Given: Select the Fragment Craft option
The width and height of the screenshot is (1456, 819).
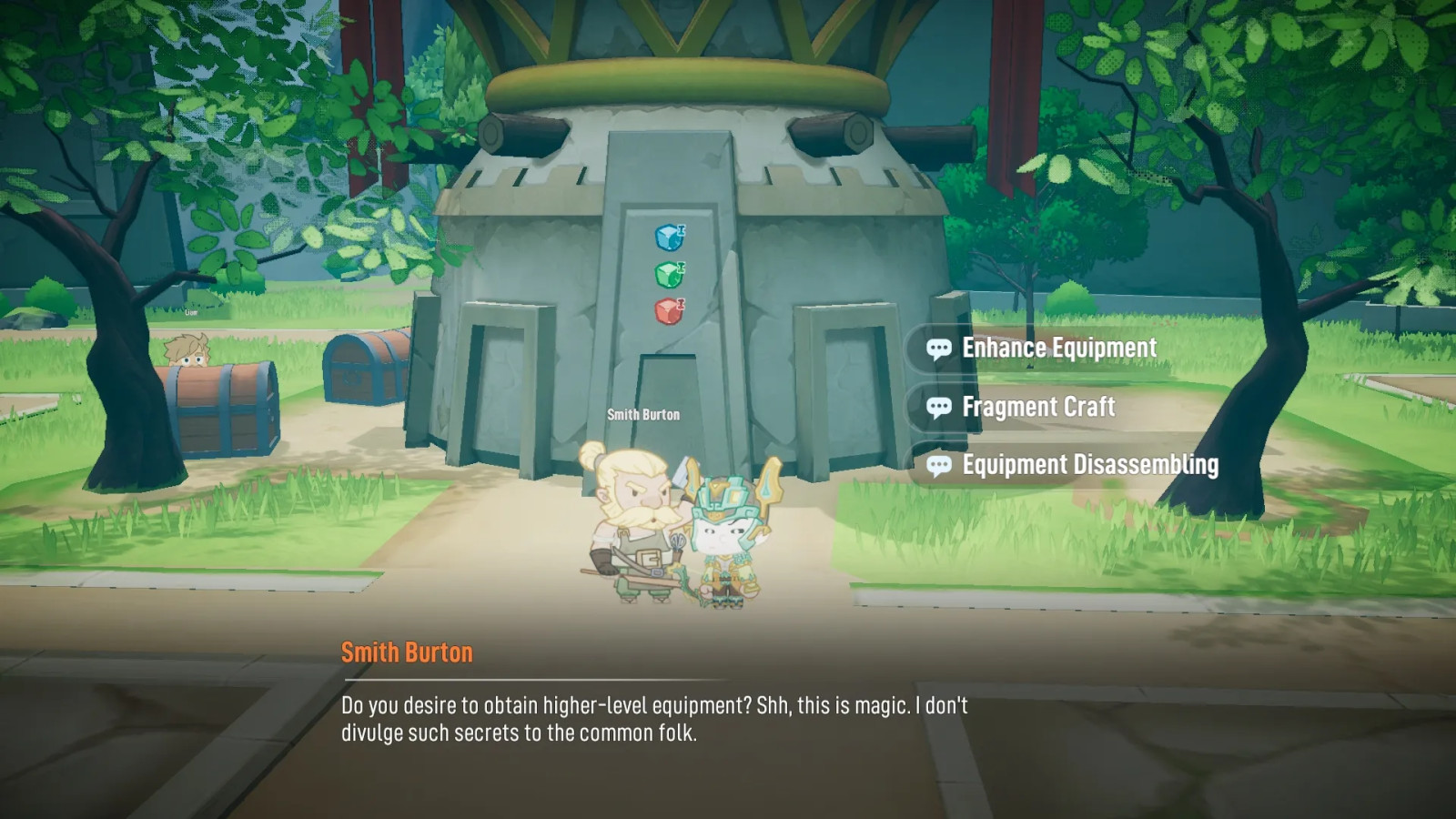Looking at the screenshot, I should (1037, 407).
